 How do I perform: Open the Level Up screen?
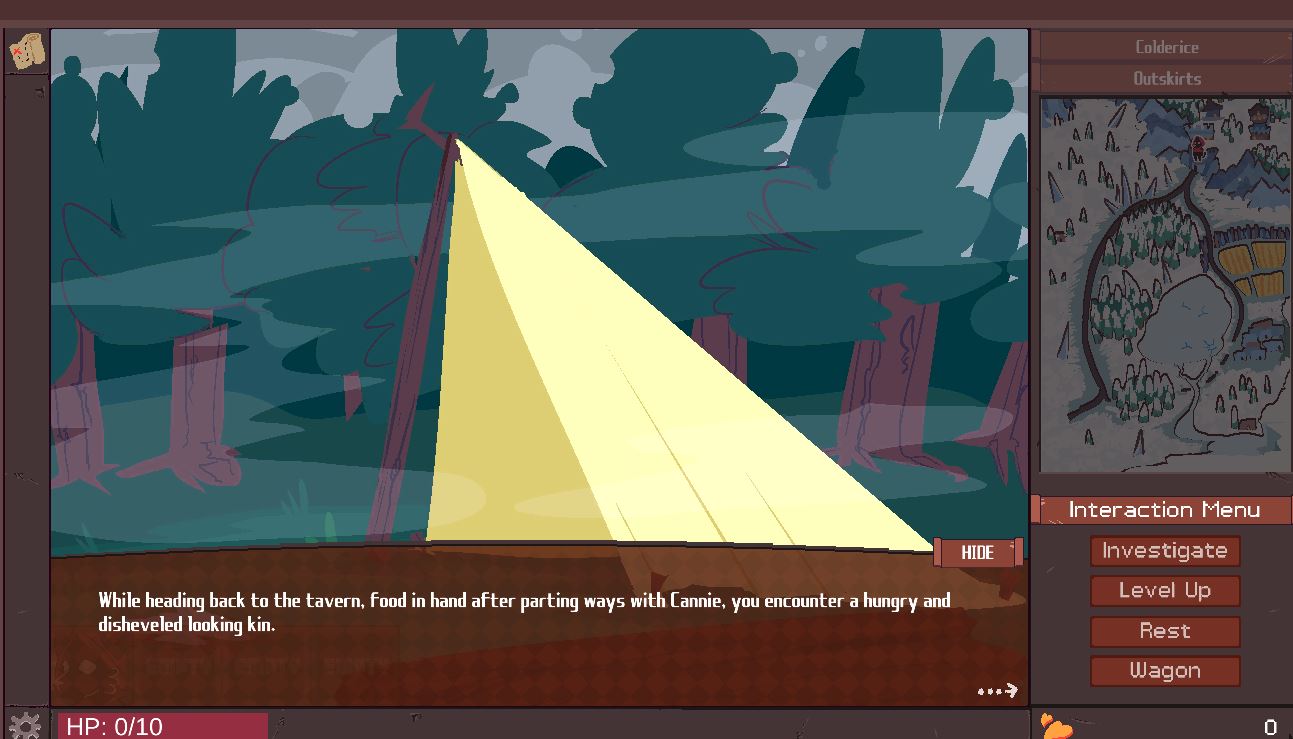point(1164,591)
